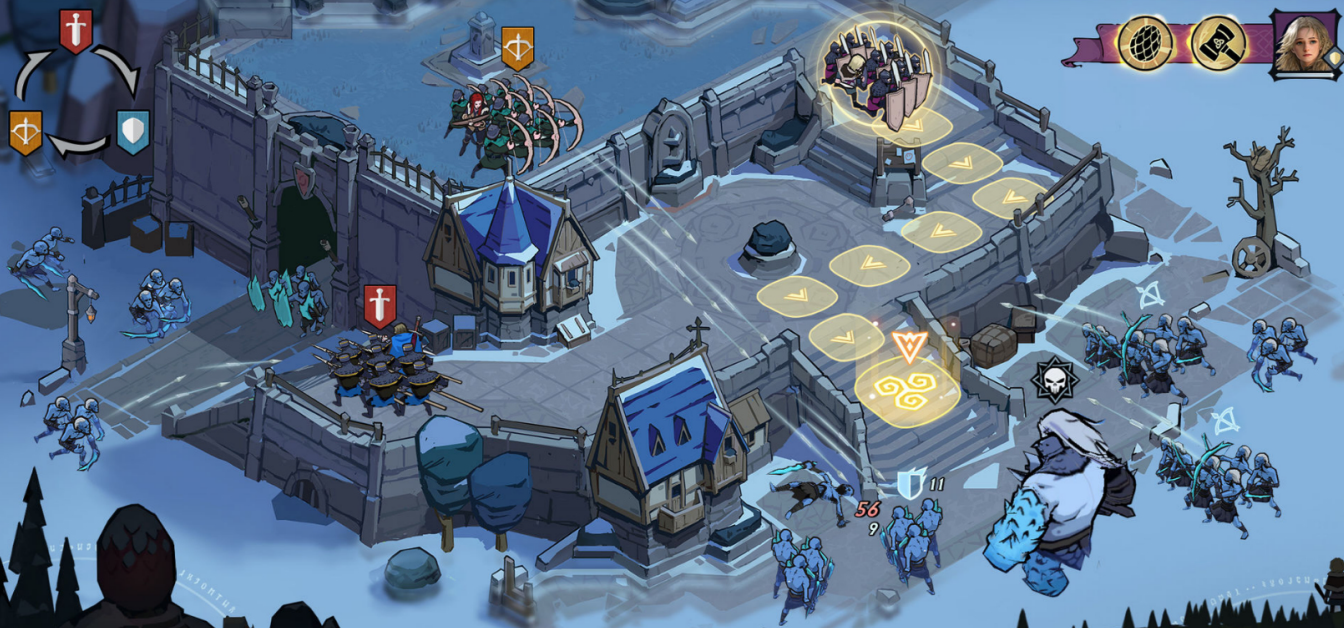Click the orange bow icon in counter wheel
The image size is (1344, 628).
click(x=25, y=132)
